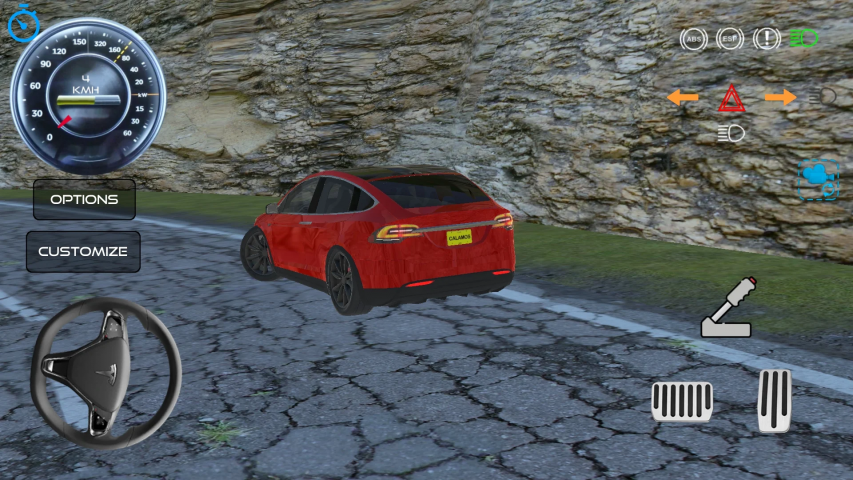This screenshot has width=853, height=480.
Task: Activate the left turn signal arrow
Action: (x=683, y=97)
